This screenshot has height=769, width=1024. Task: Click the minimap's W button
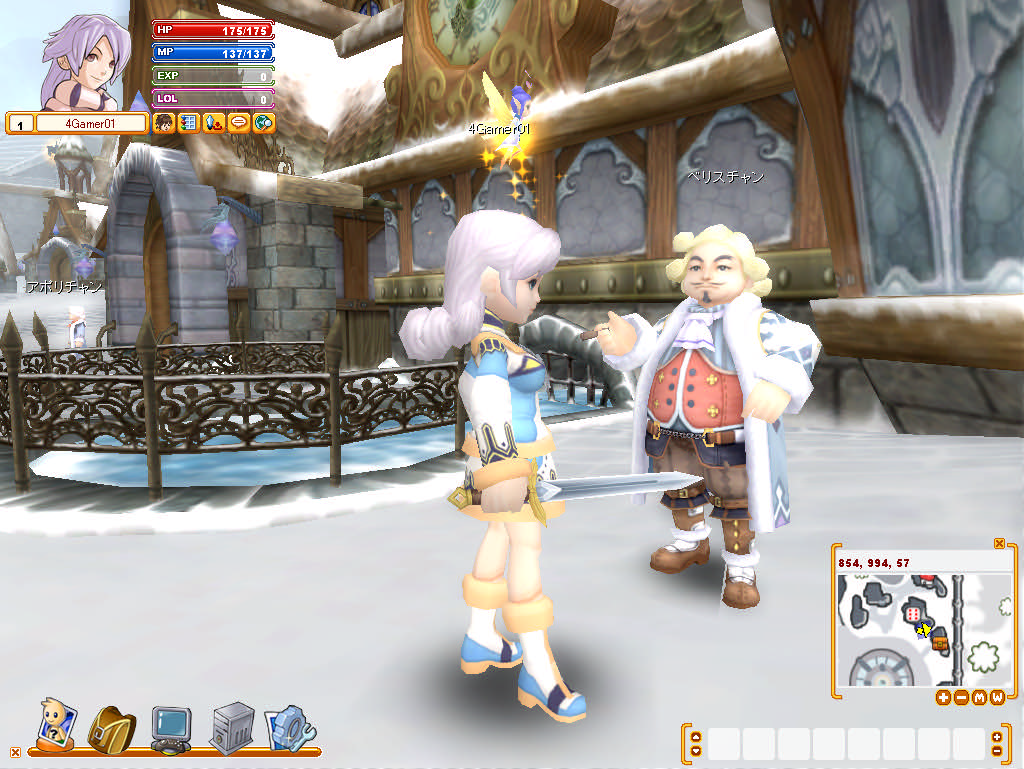coord(997,697)
